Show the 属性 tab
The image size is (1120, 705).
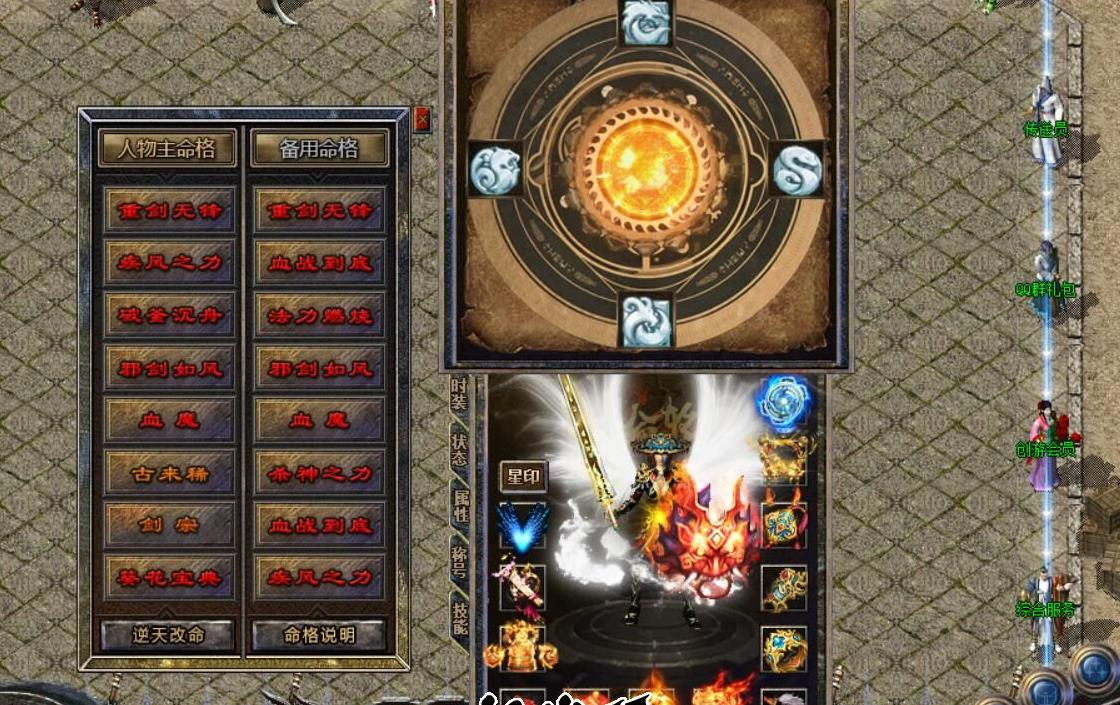pos(460,505)
